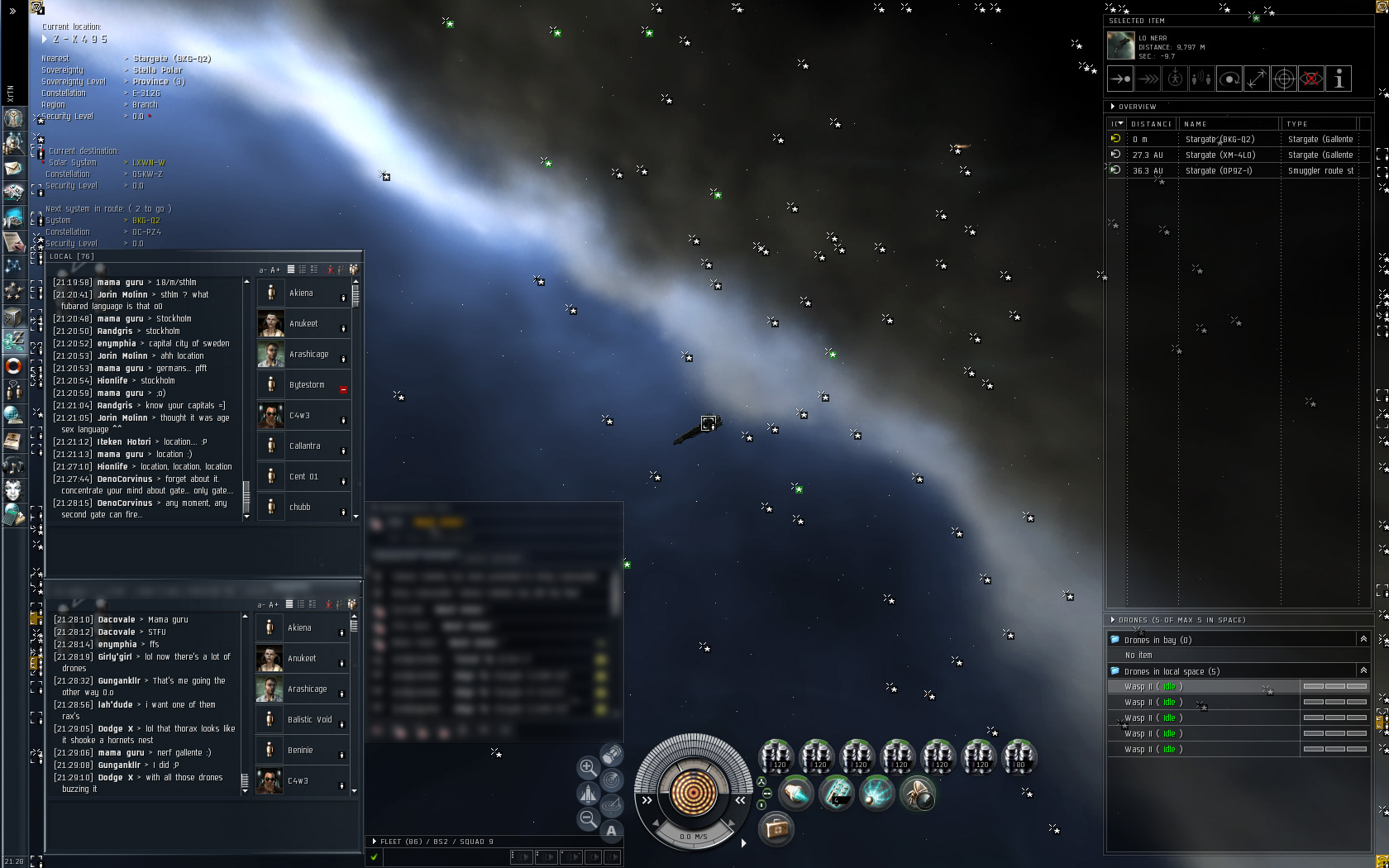This screenshot has width=1389, height=868.
Task: Expand the Drones in bay group
Action: pyautogui.click(x=1363, y=639)
